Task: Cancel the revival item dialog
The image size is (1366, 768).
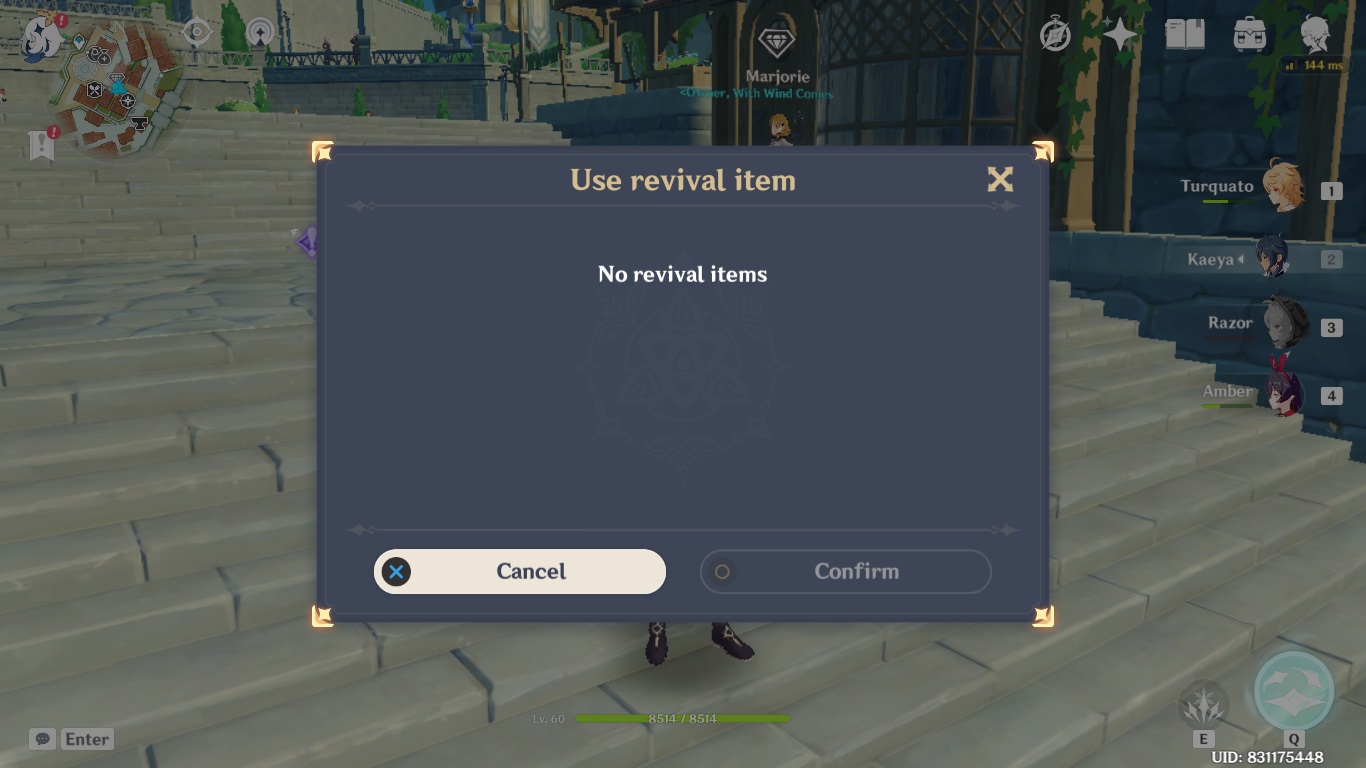Action: click(x=519, y=571)
